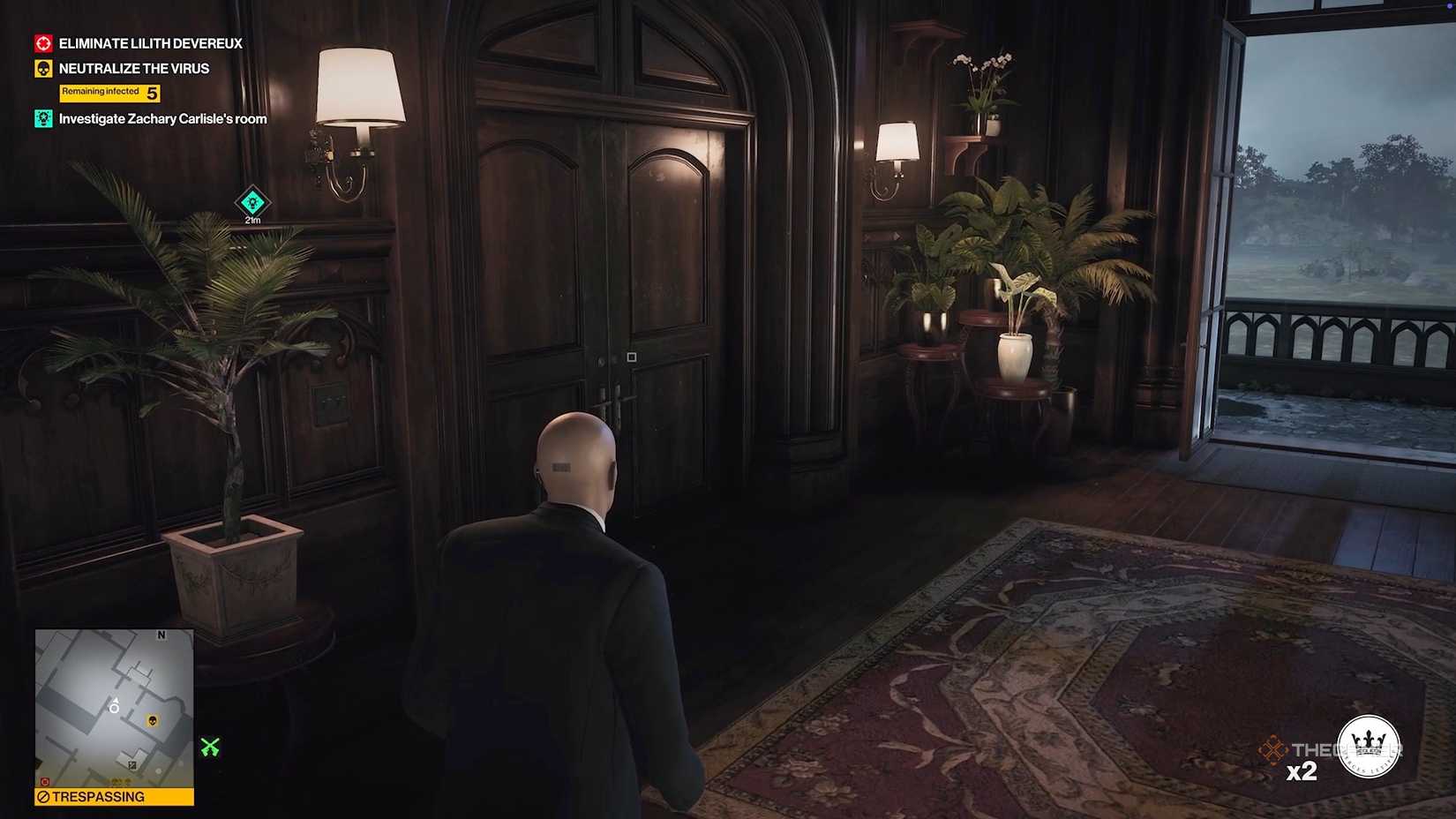Select the ELIMINATE LILITH DEVEREUX objective text
This screenshot has width=1456, height=819.
(x=148, y=43)
